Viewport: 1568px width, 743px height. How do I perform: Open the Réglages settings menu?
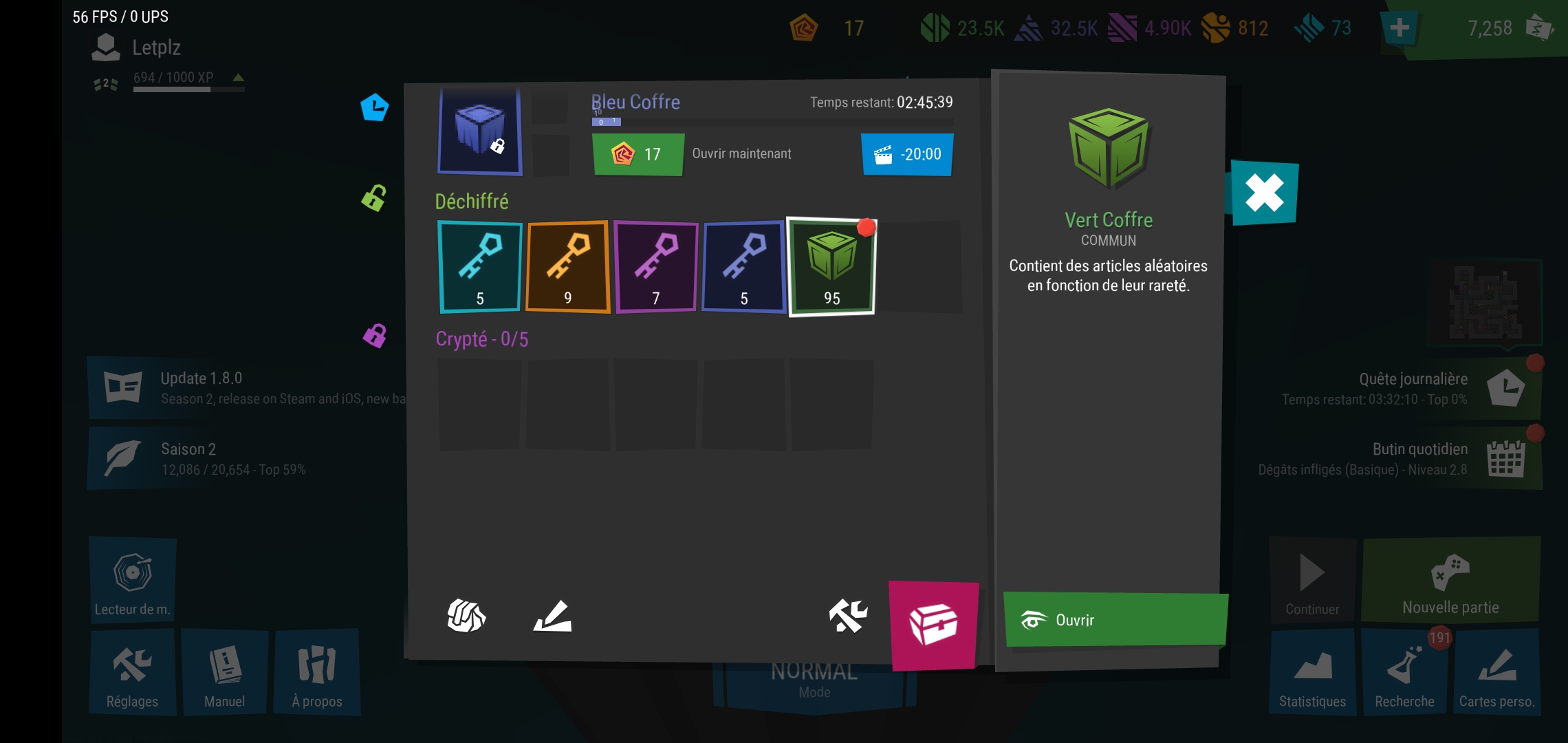pyautogui.click(x=132, y=672)
